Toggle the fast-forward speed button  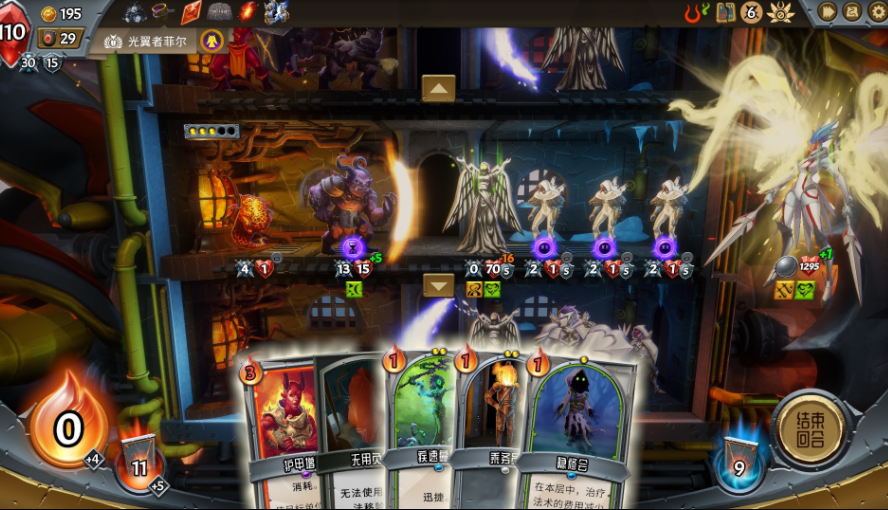[827, 12]
